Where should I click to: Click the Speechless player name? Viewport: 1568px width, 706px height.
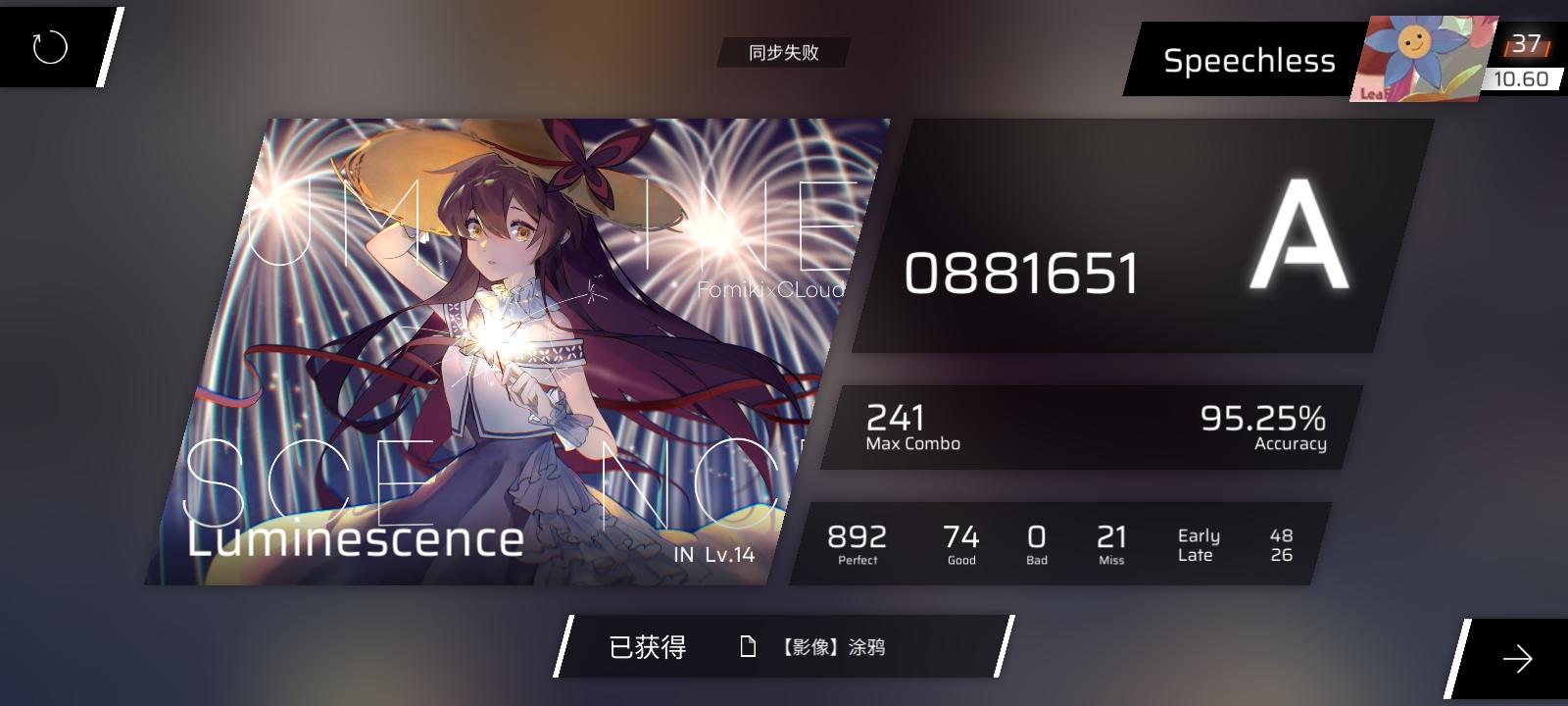[x=1251, y=60]
